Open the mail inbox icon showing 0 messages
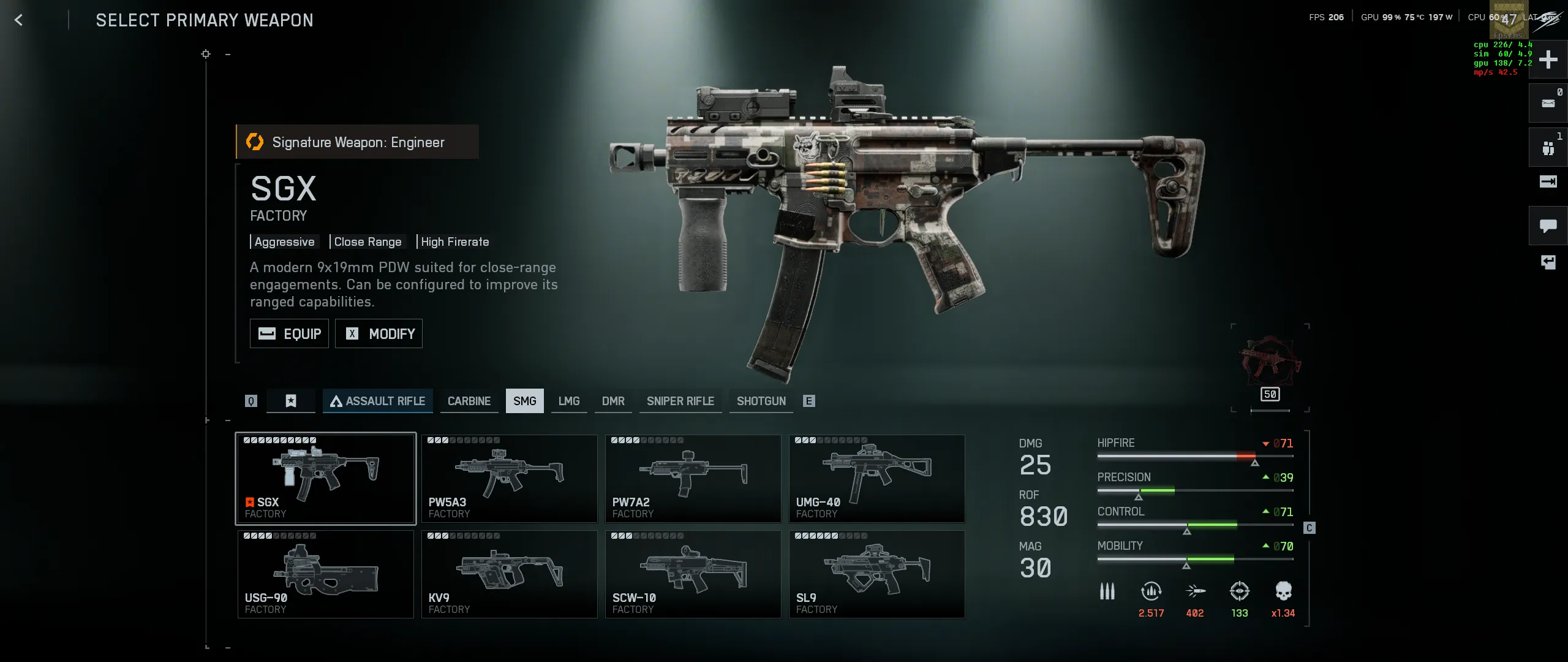Screen dimensions: 1568x662 point(1550,103)
